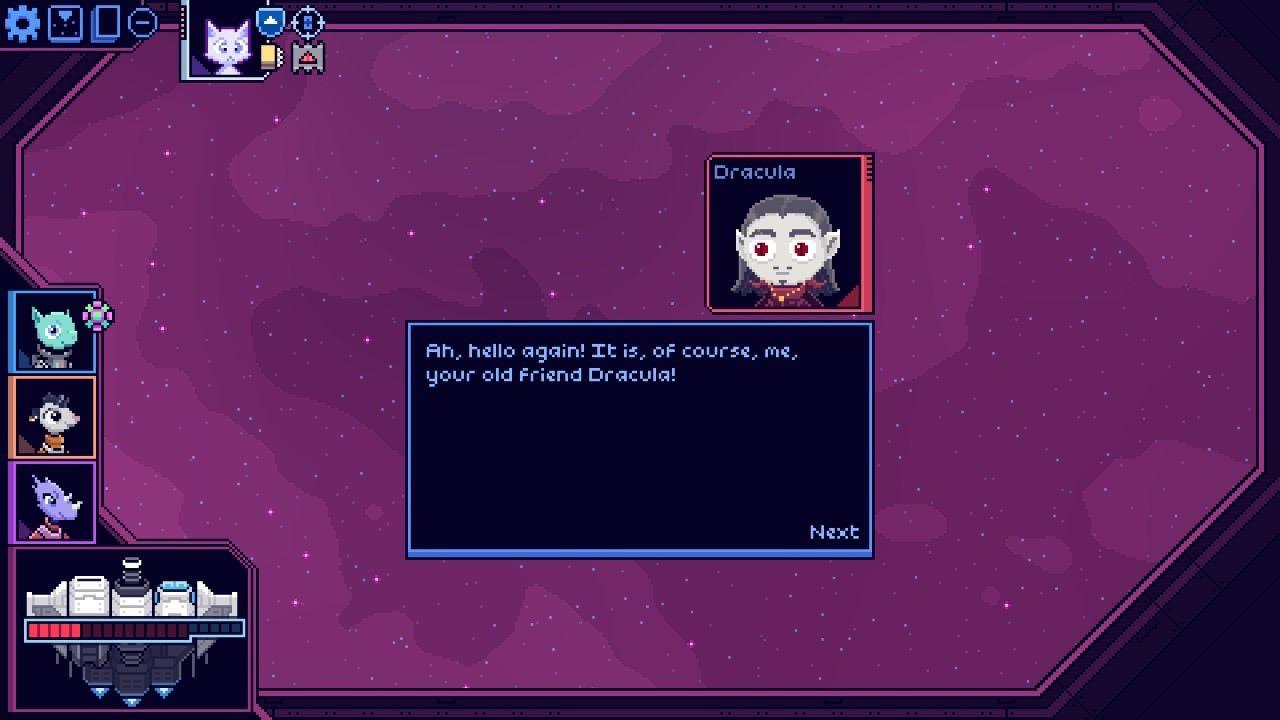Inspect the grey artifact with red triangle
1280x720 pixels.
point(308,57)
